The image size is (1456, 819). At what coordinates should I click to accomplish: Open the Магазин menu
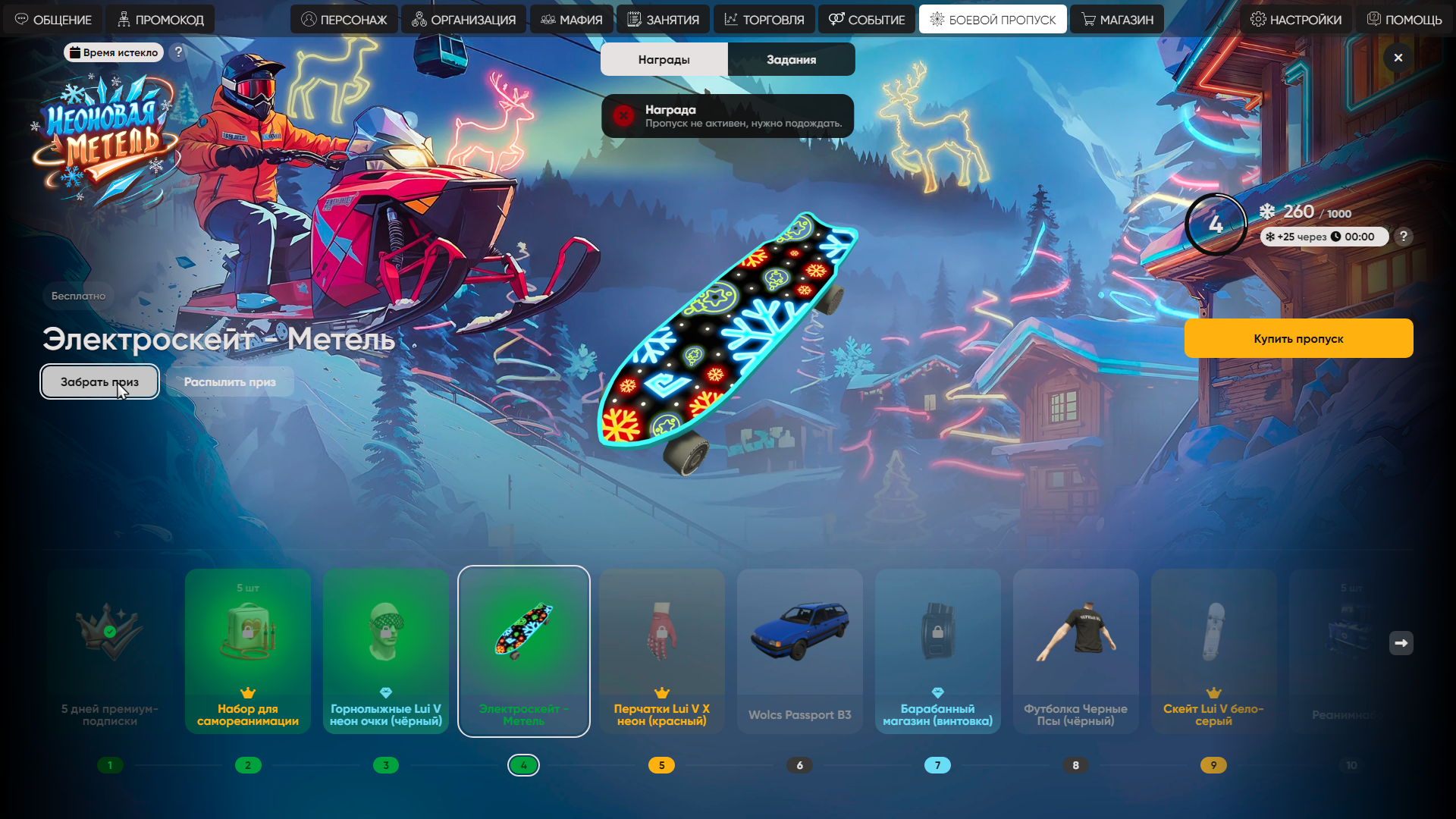click(1117, 20)
